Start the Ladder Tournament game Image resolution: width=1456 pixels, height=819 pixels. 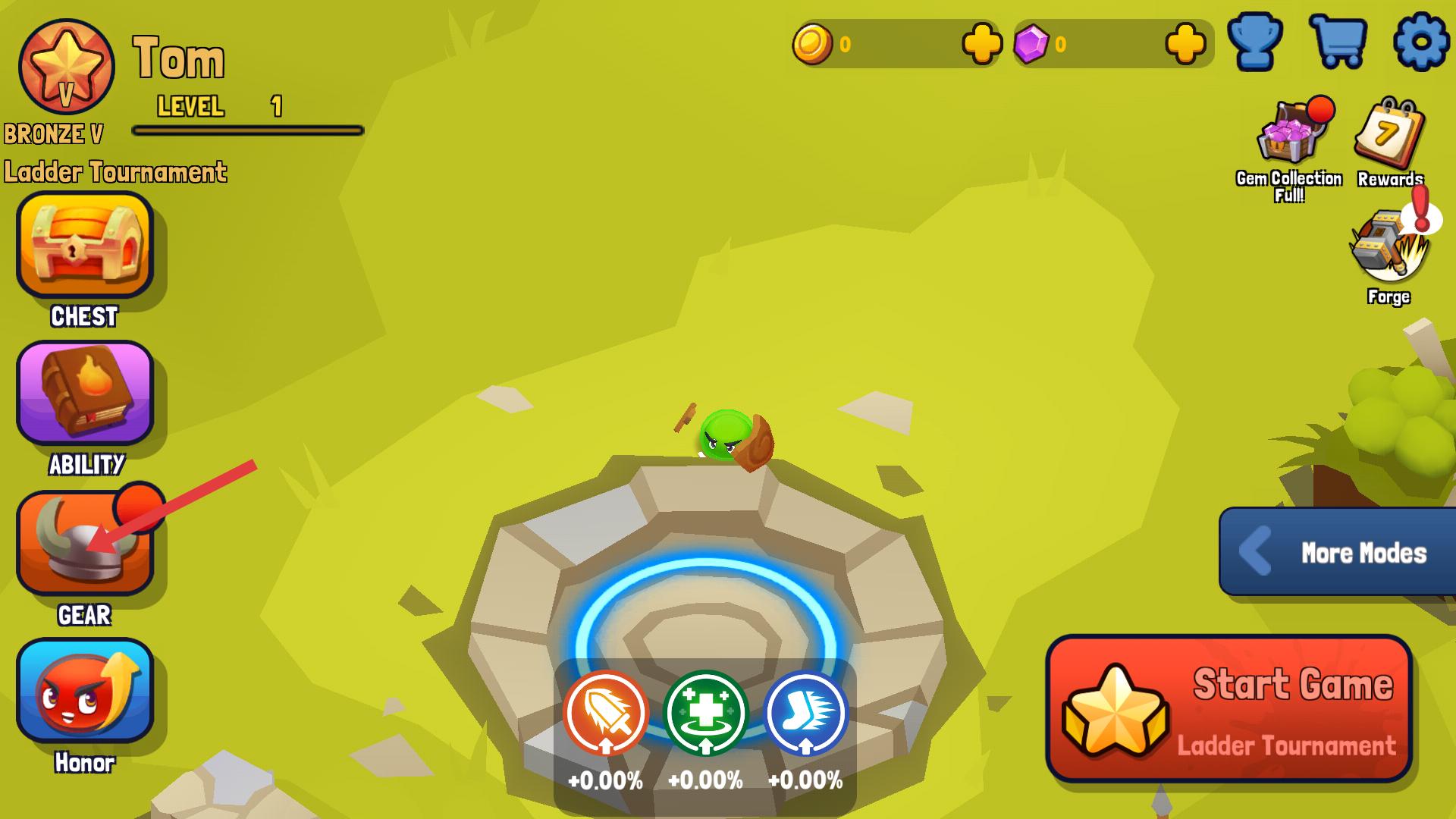(1228, 709)
